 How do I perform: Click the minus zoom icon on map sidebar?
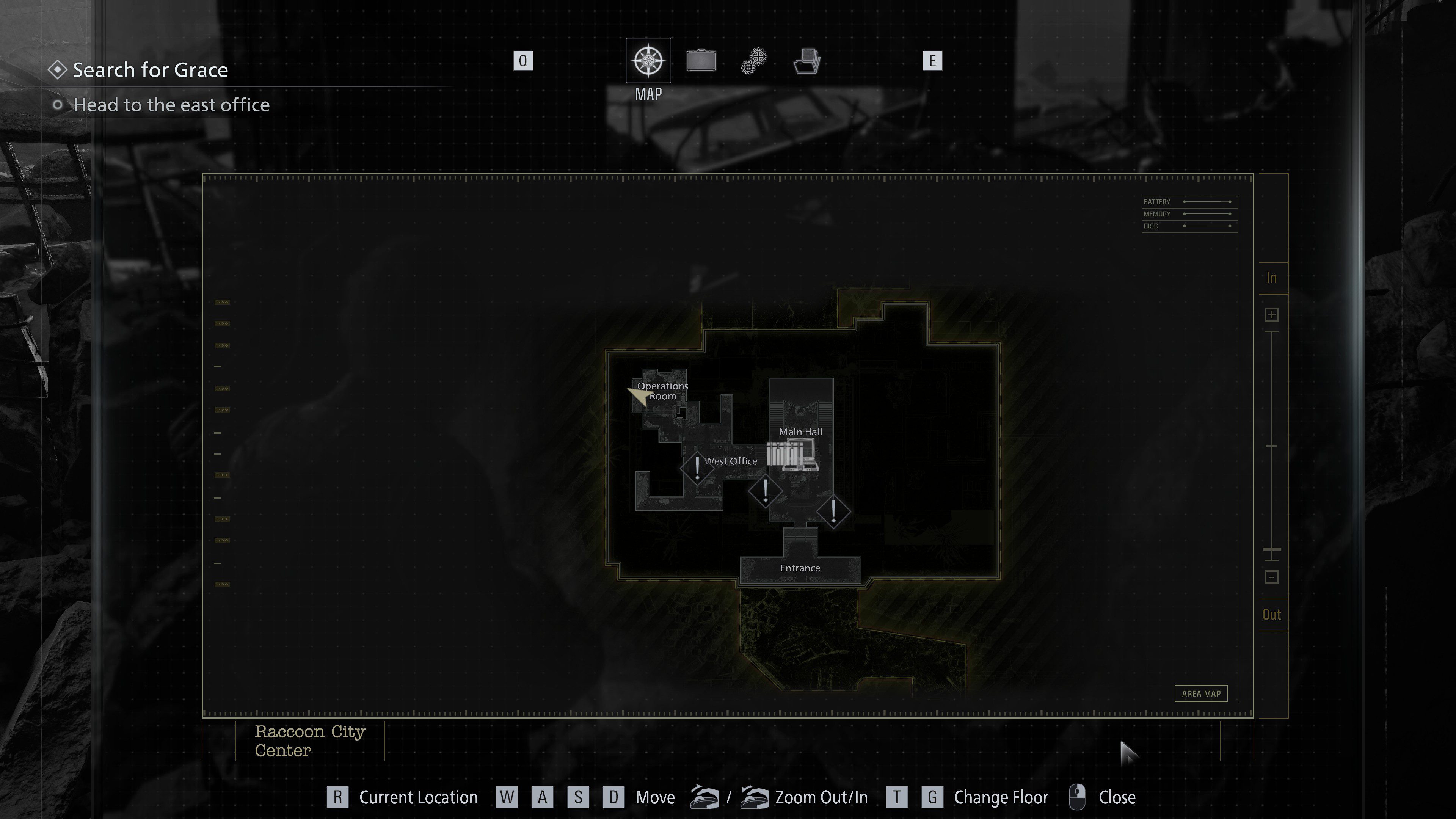click(1272, 577)
